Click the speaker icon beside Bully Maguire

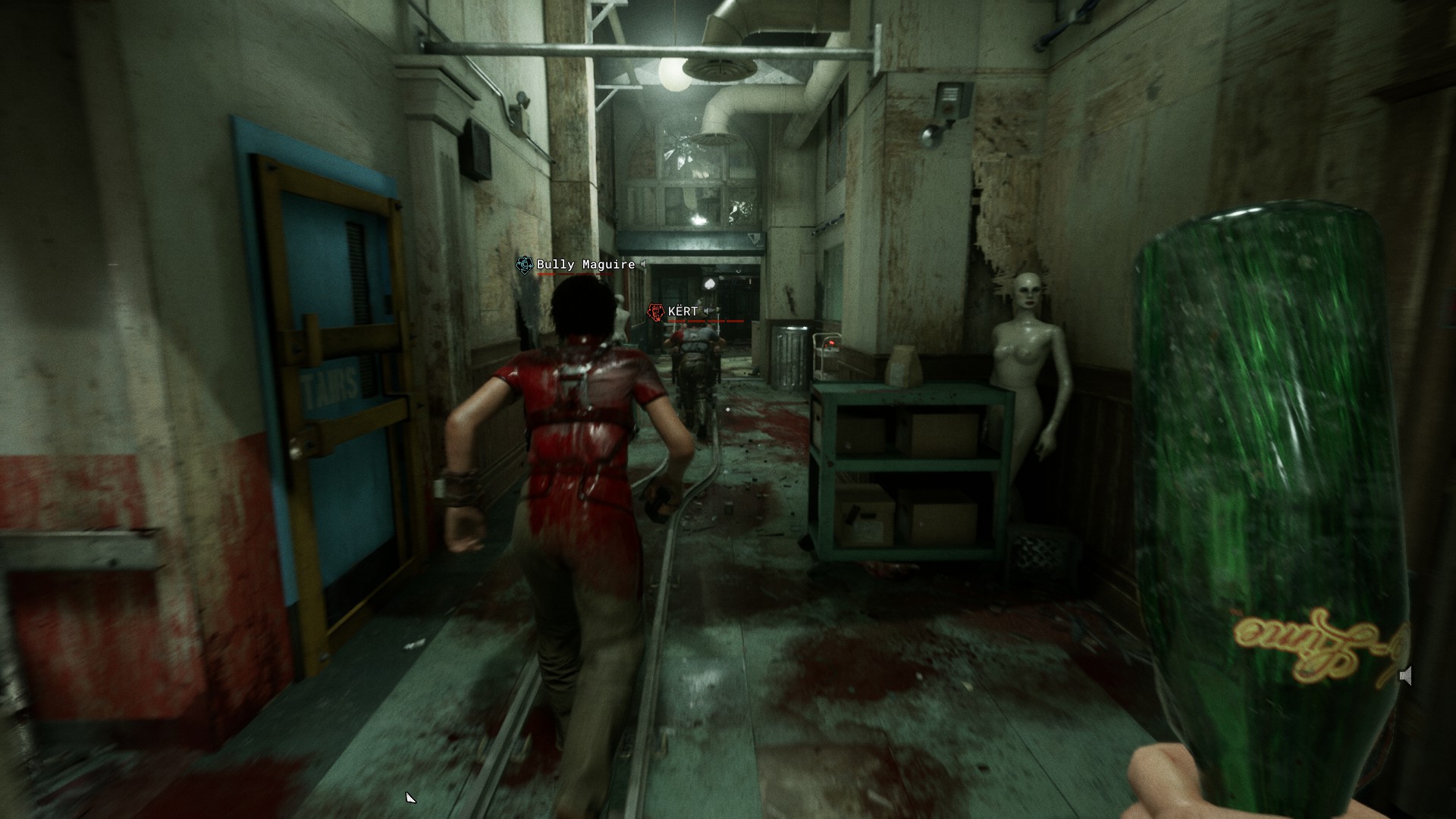click(642, 265)
